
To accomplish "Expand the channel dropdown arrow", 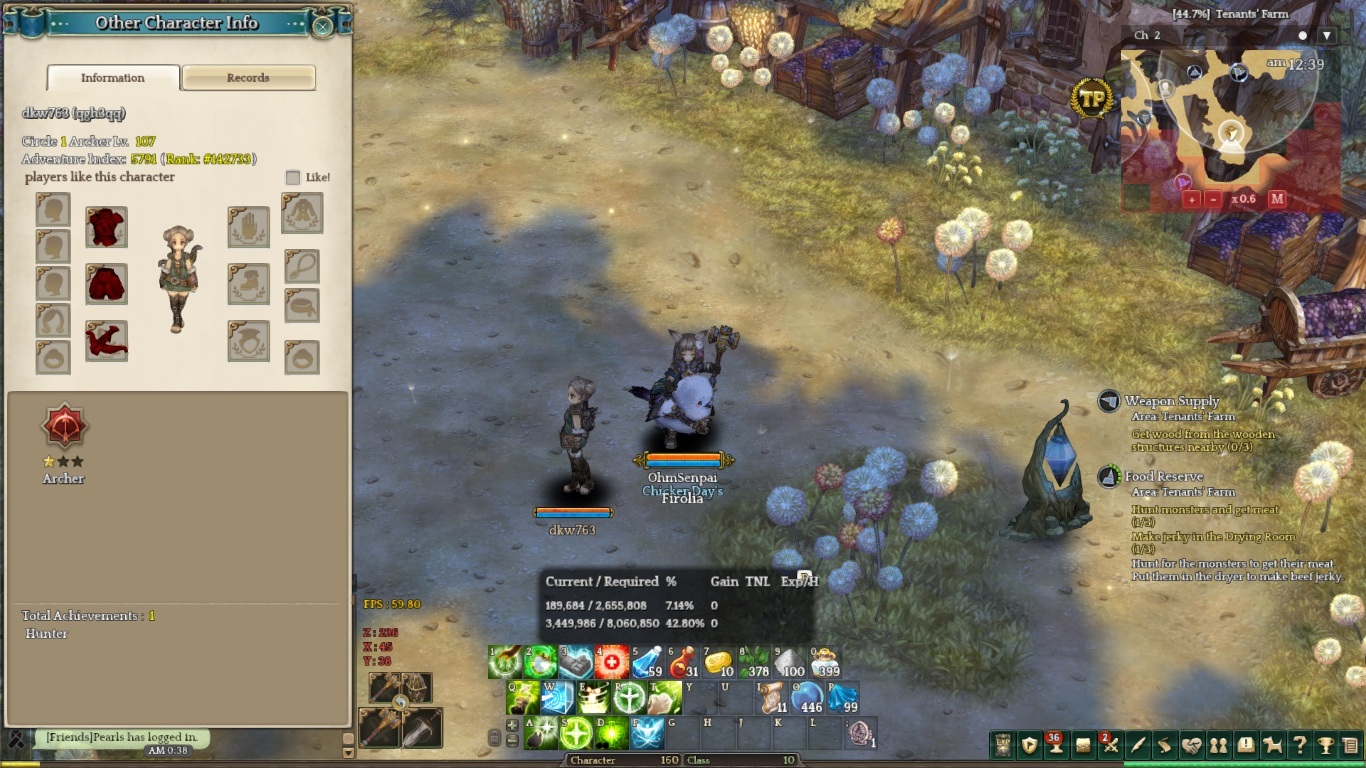I will point(1327,36).
